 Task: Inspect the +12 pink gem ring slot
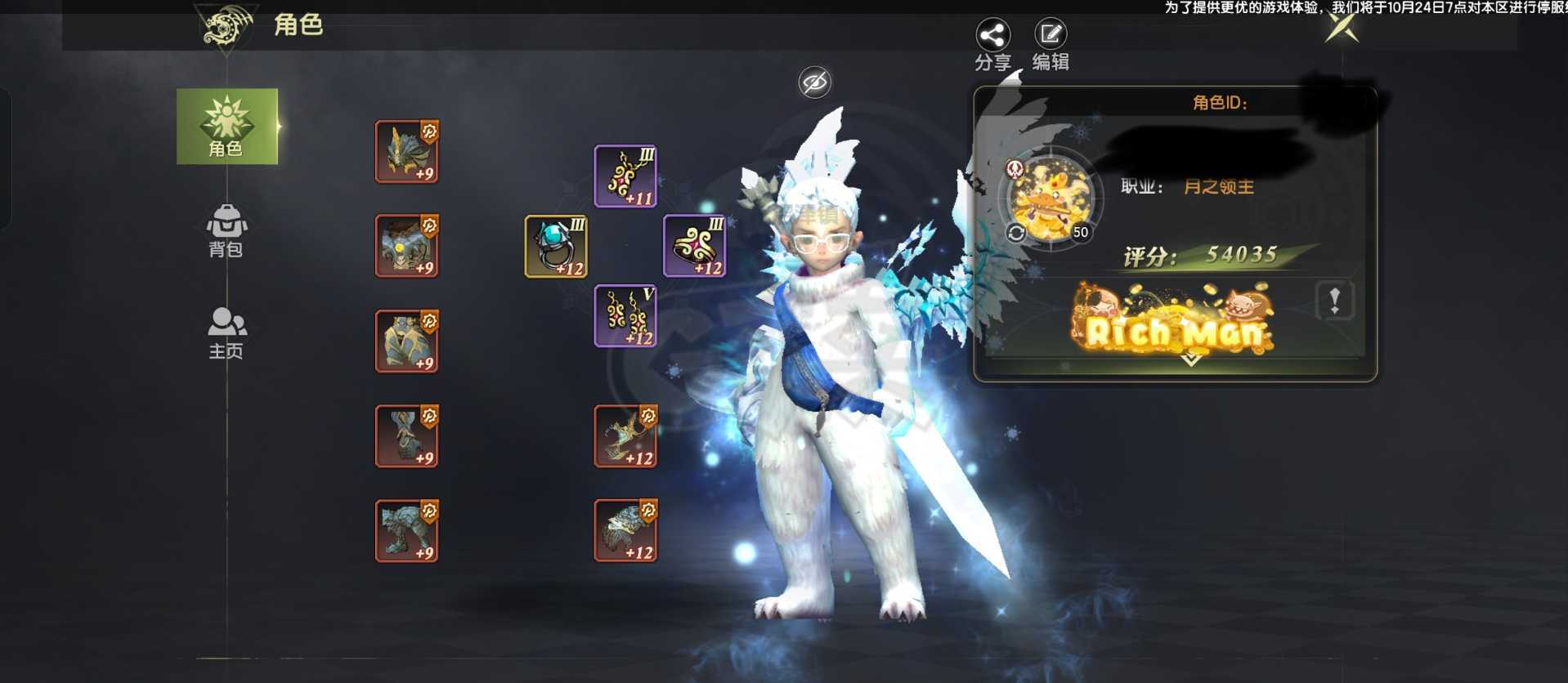click(694, 246)
